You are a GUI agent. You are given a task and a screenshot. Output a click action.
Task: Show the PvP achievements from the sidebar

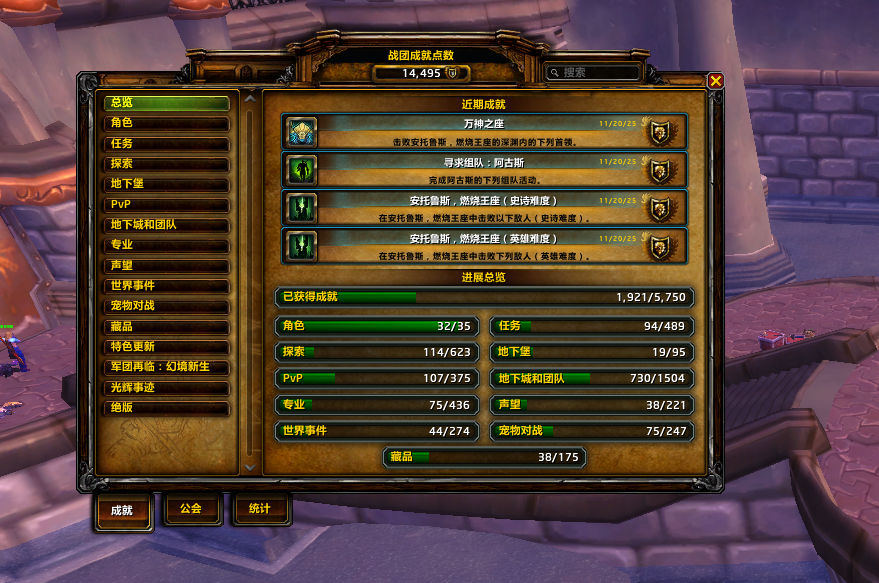click(x=167, y=205)
